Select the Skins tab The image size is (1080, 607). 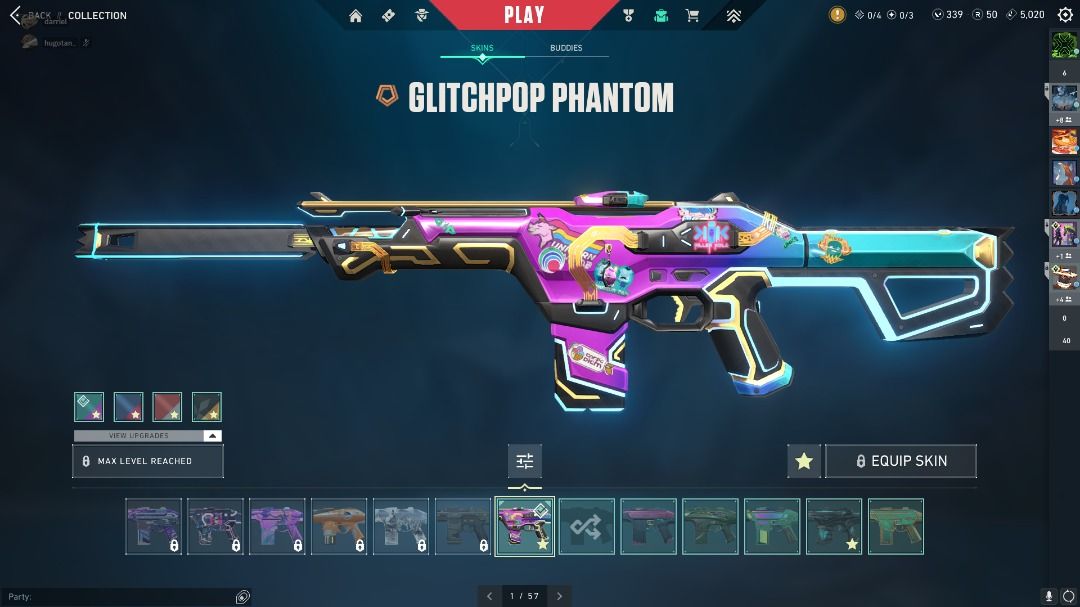pos(482,48)
